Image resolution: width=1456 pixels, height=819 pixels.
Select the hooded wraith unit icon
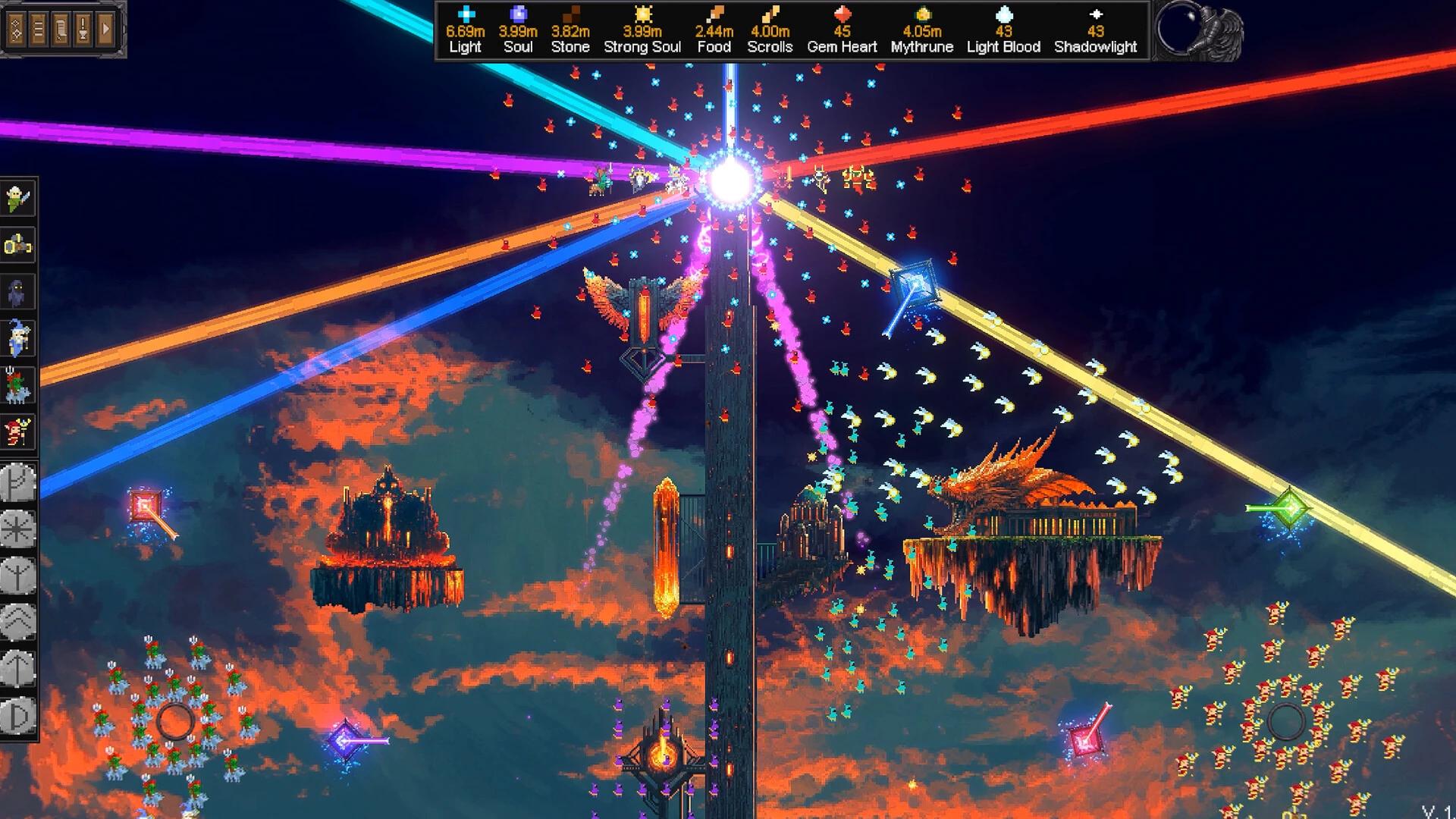tap(19, 292)
